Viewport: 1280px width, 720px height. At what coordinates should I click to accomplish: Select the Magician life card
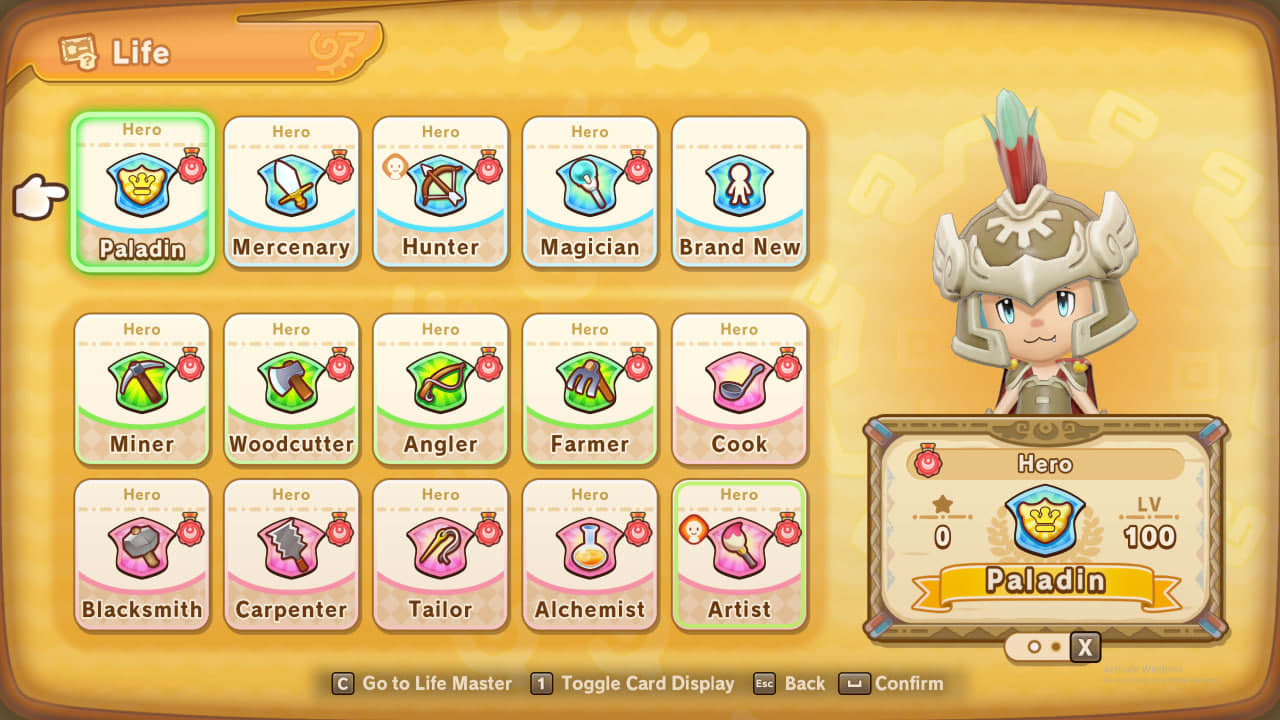click(590, 192)
